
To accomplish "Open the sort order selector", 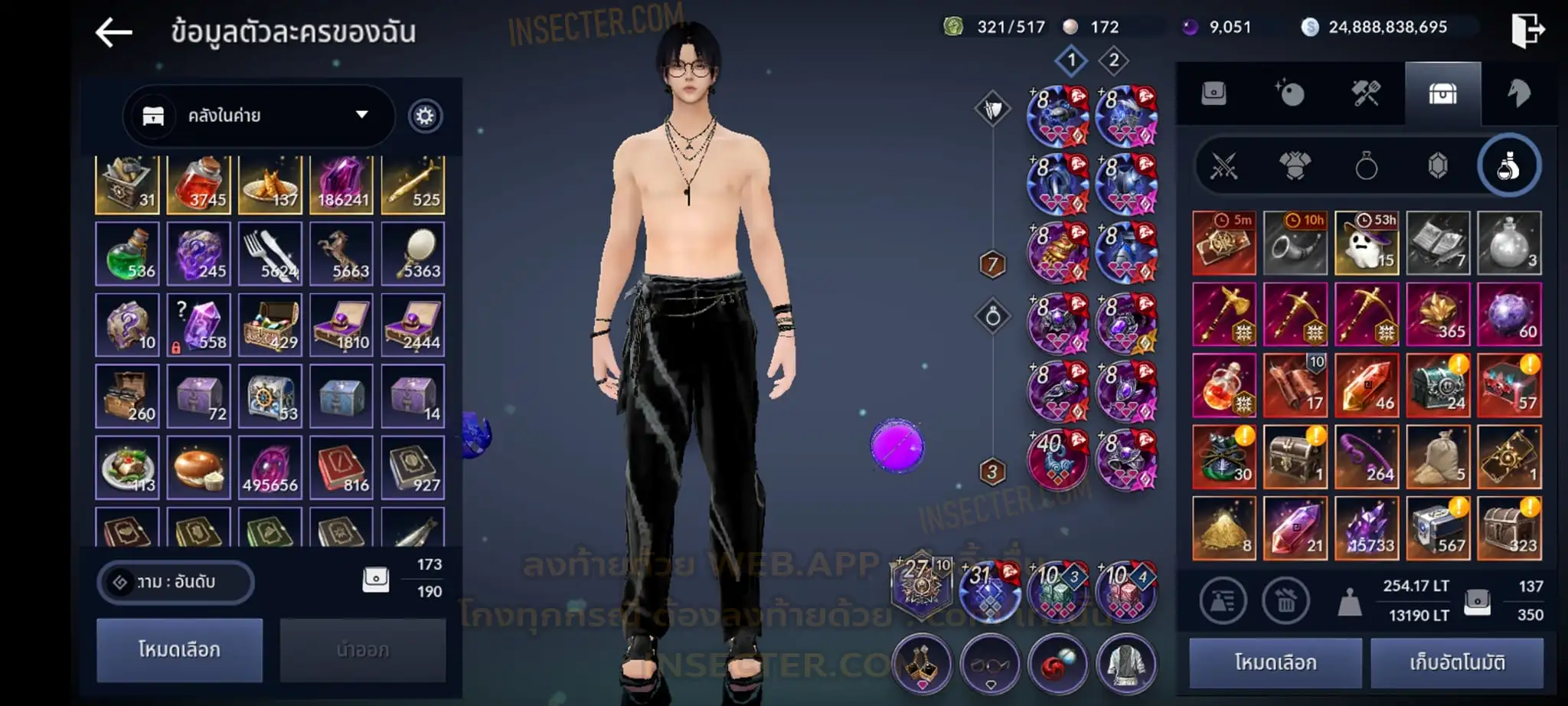I will point(176,582).
